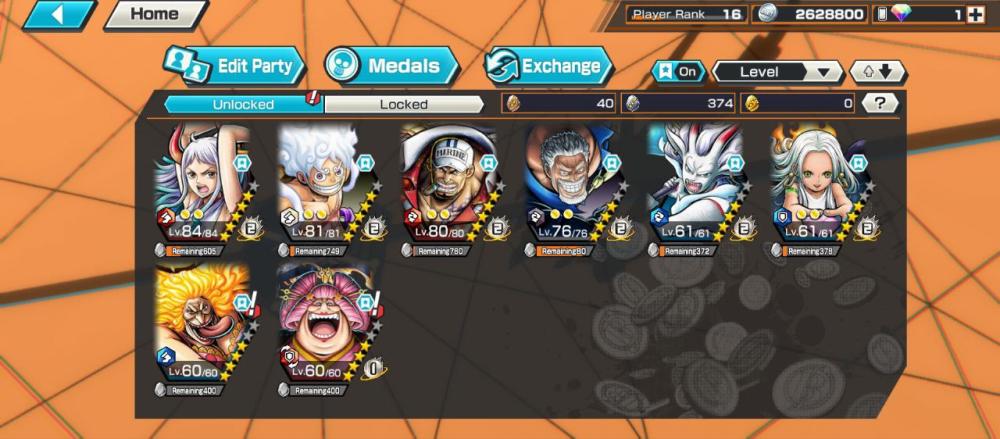1000x439 pixels.
Task: Open the Exchange shop
Action: pos(547,67)
